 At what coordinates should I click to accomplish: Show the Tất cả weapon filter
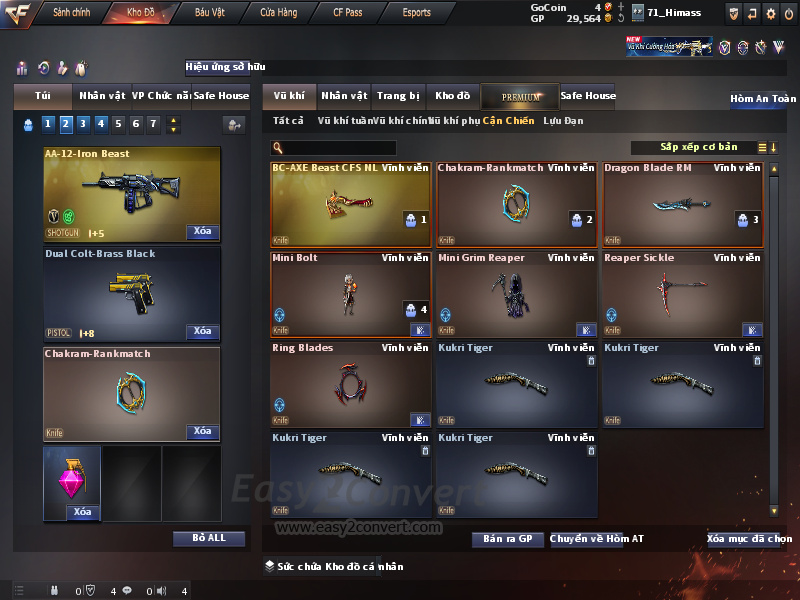288,121
